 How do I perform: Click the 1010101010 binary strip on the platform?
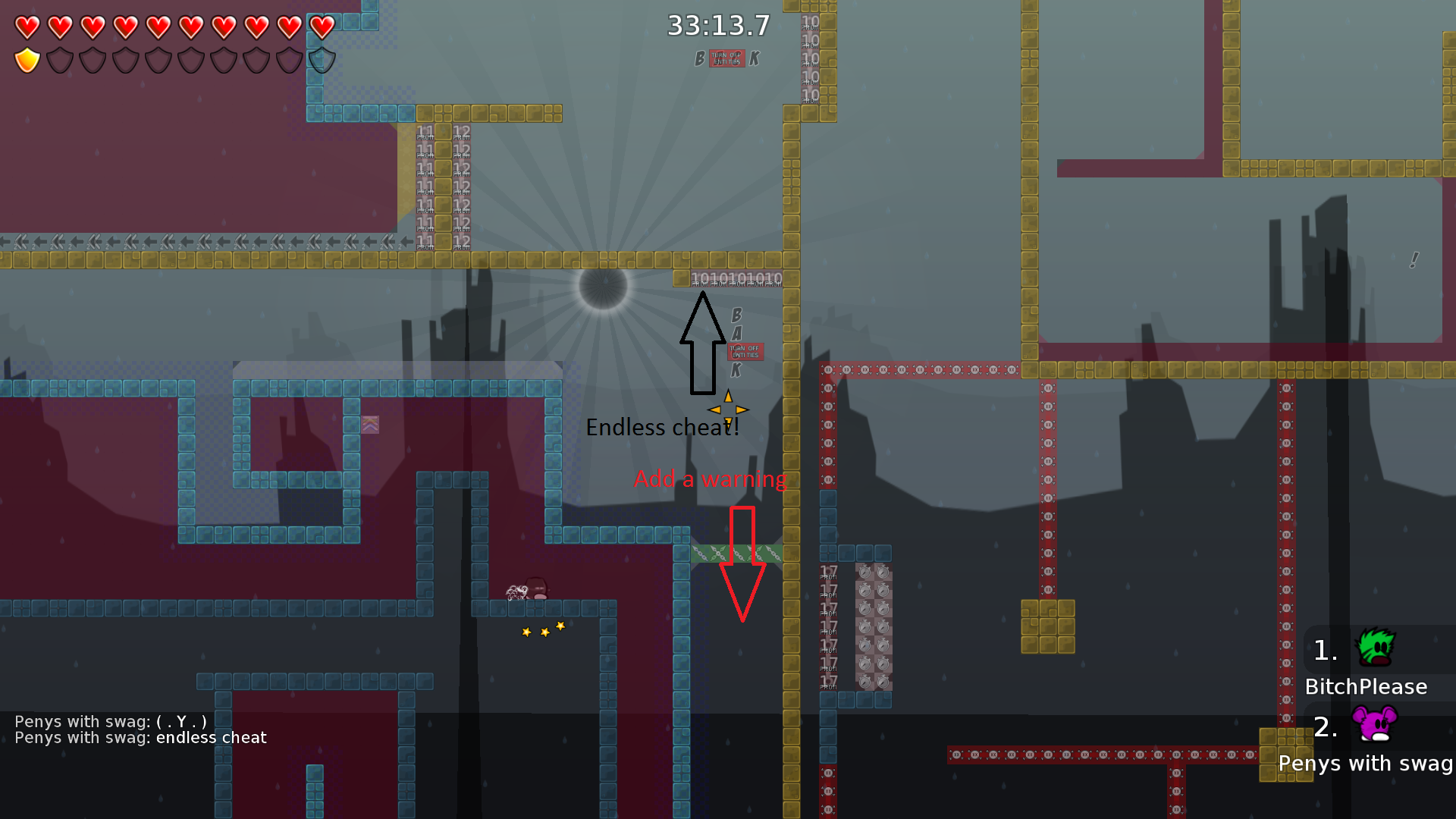(x=736, y=278)
